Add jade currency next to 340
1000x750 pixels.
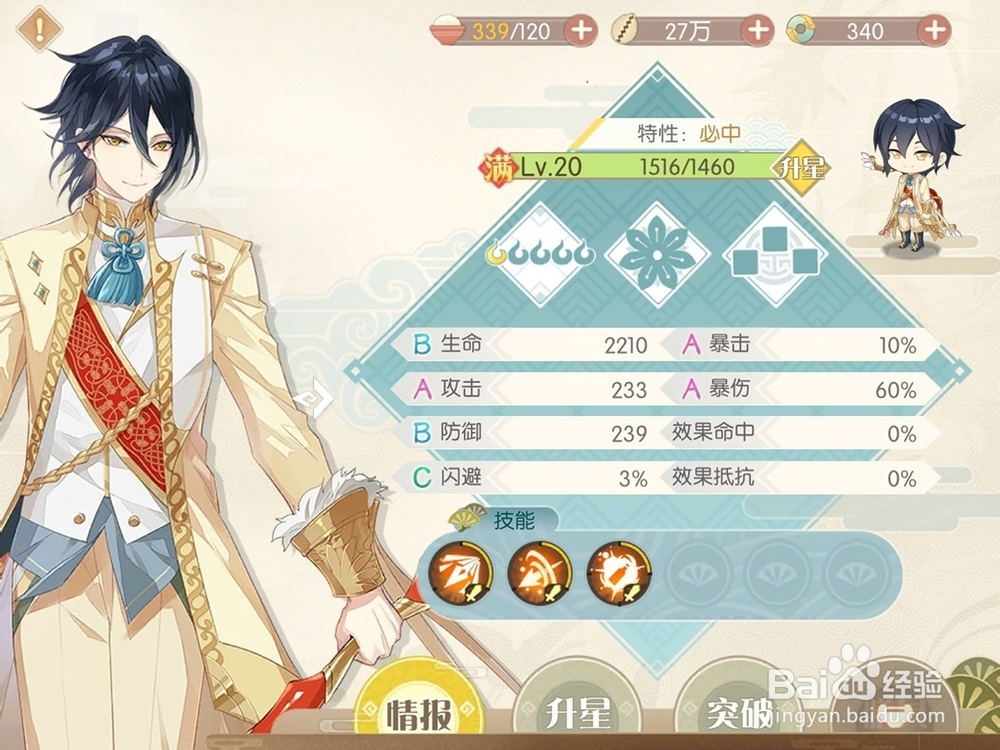point(934,30)
